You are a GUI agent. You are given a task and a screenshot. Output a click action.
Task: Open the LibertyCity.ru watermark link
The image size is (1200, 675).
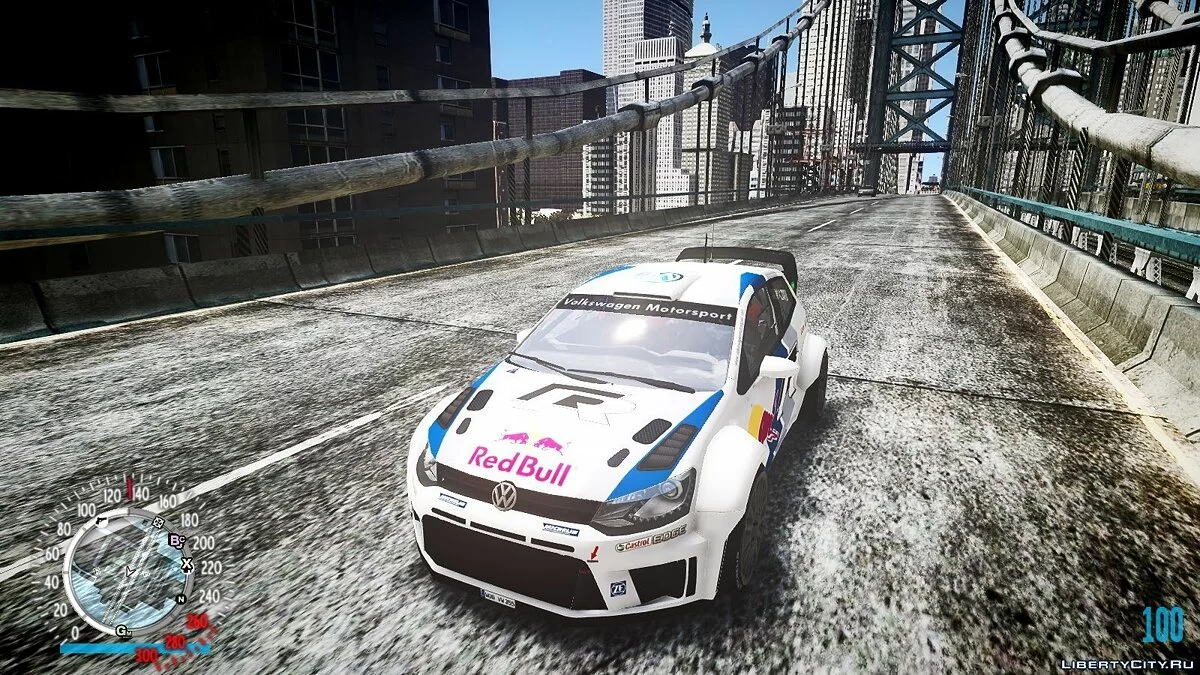pyautogui.click(x=1124, y=663)
